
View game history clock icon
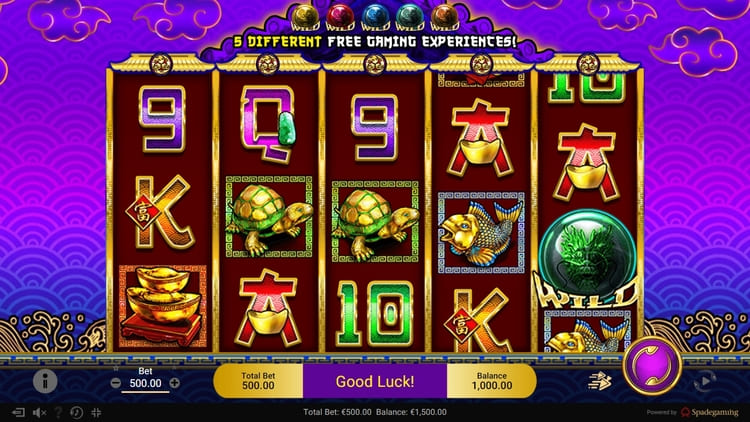coord(76,412)
